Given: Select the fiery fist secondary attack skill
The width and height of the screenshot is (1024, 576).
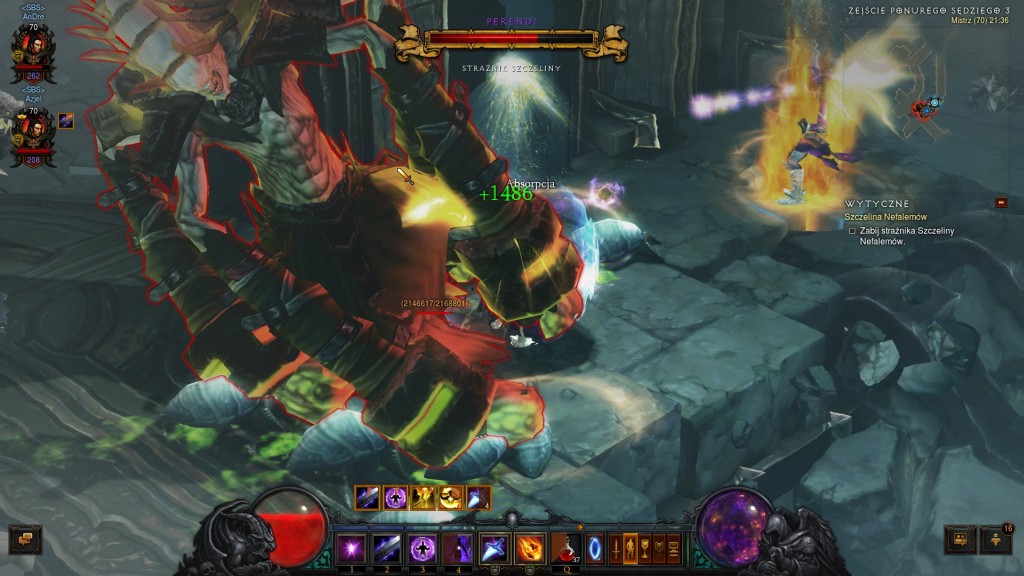Looking at the screenshot, I should 528,549.
